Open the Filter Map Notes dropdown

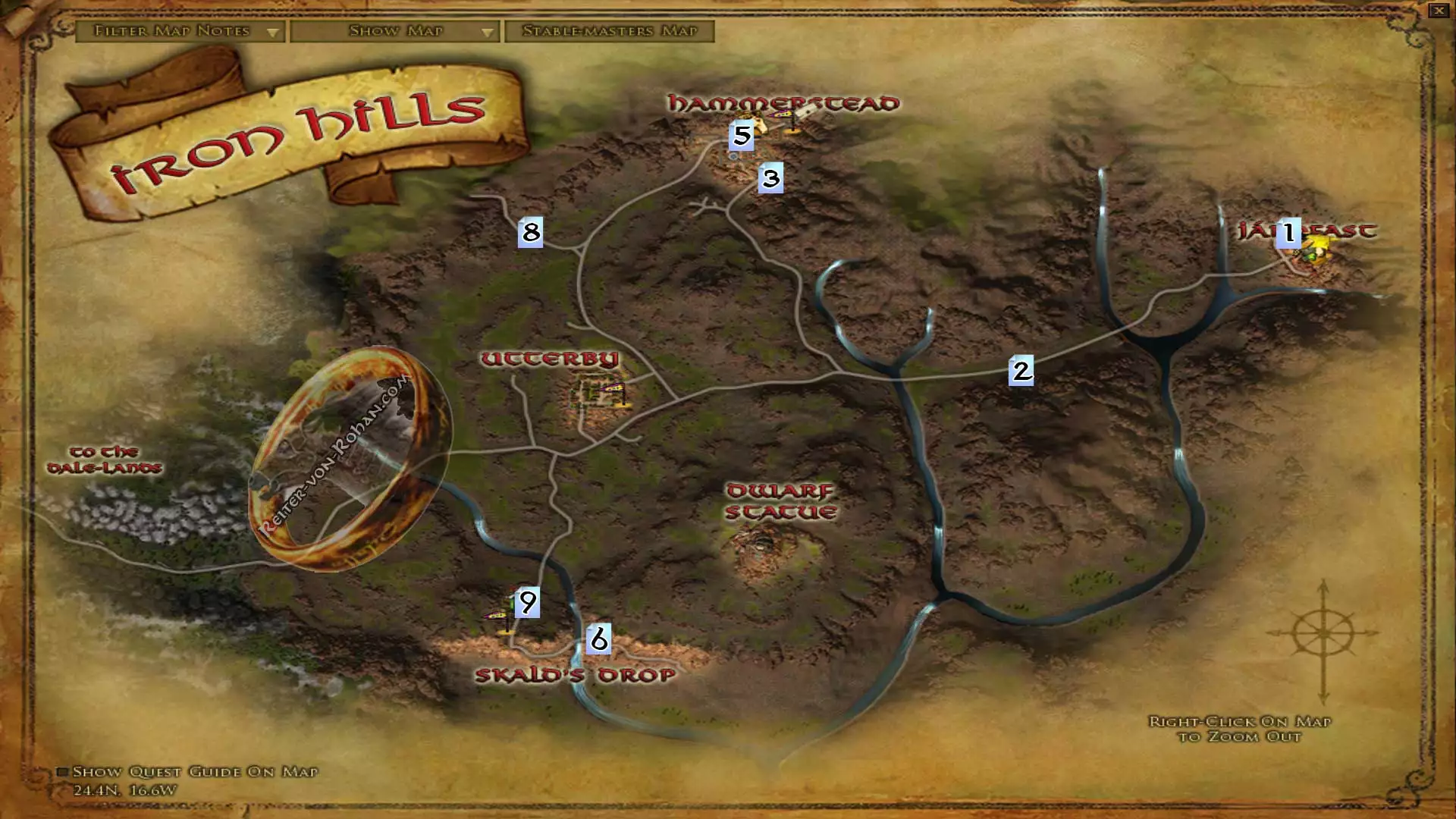click(180, 31)
